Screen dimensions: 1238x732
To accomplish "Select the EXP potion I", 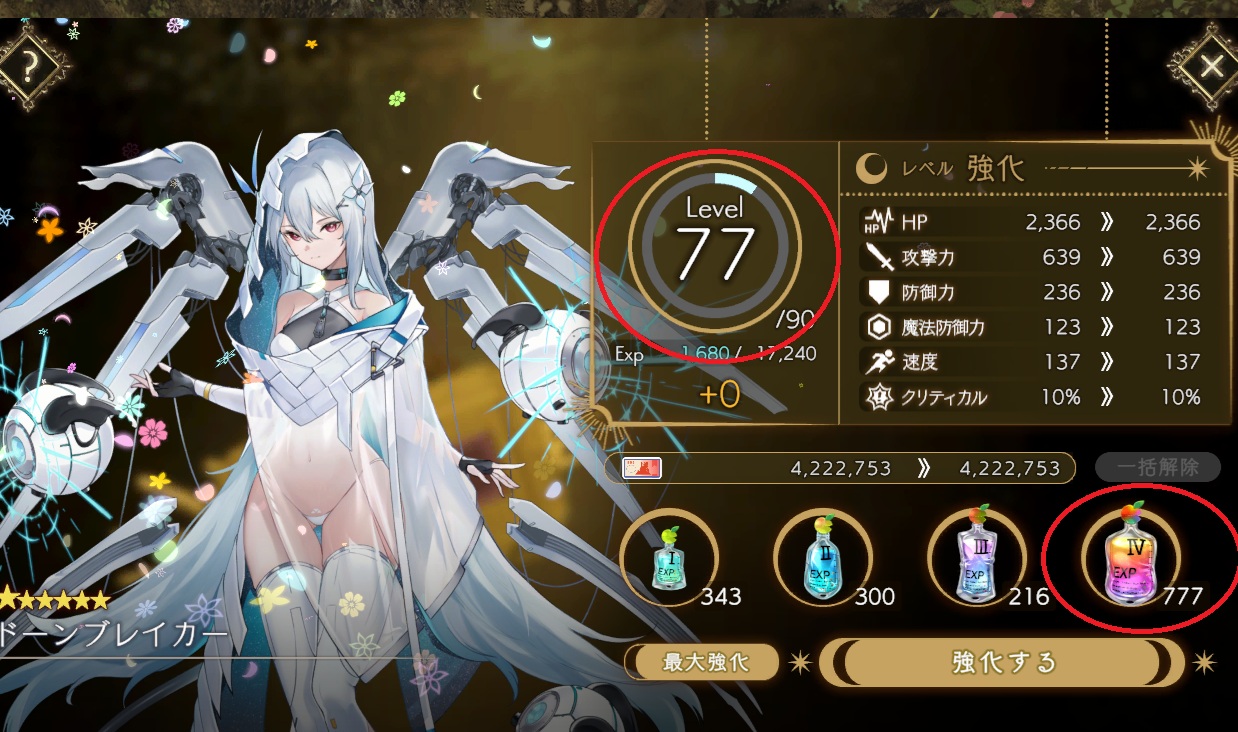I will [668, 558].
